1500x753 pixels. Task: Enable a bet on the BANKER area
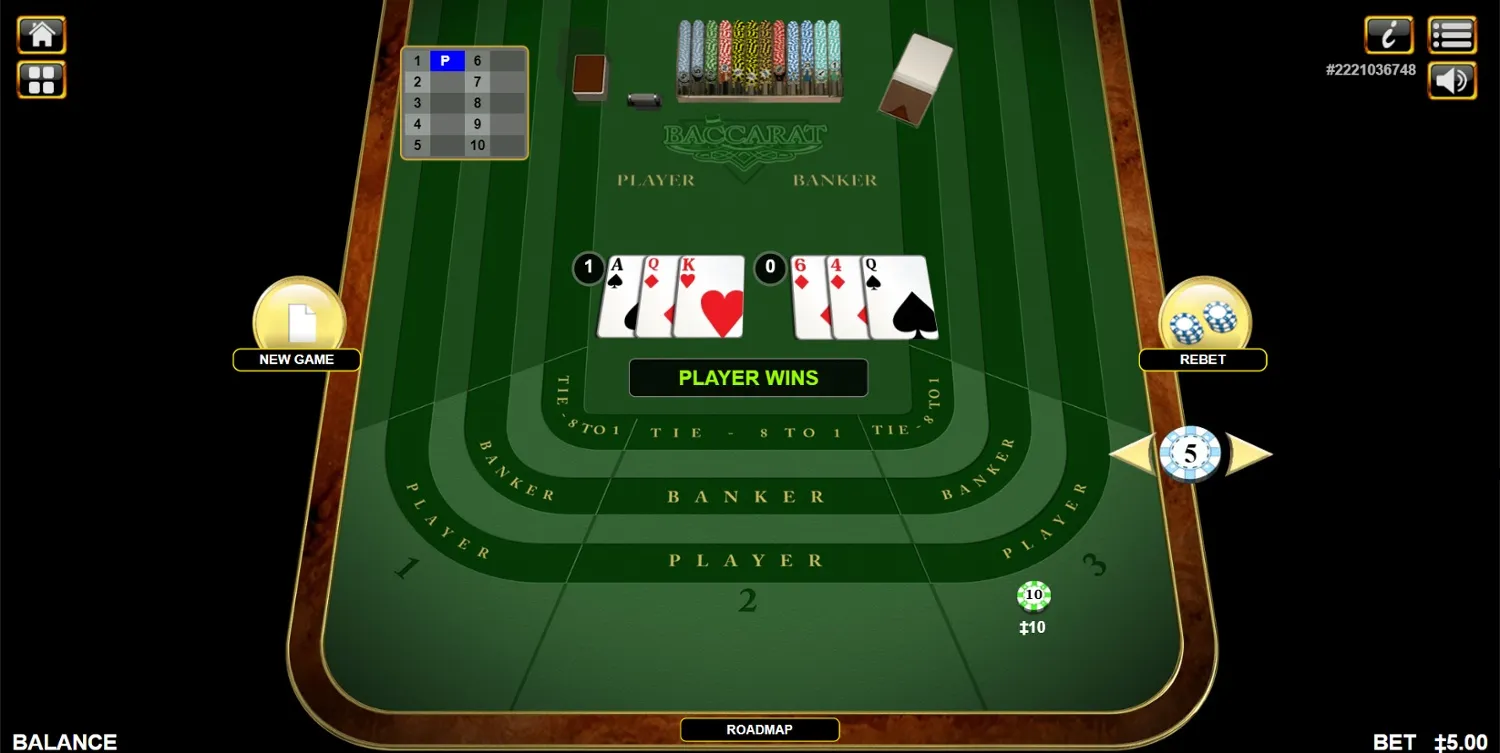(x=748, y=495)
